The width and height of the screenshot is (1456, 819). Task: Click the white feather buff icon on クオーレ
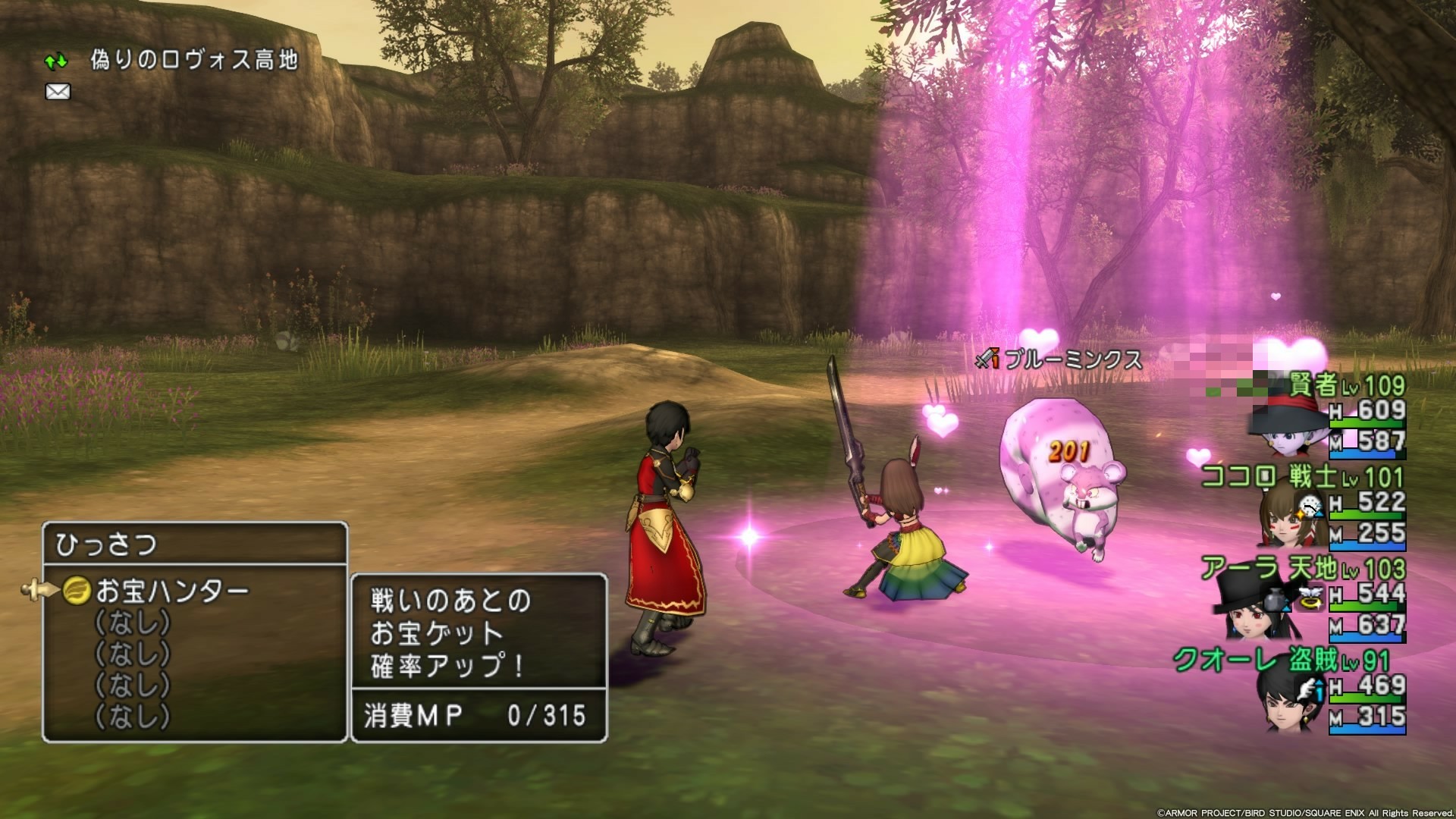[x=1305, y=689]
